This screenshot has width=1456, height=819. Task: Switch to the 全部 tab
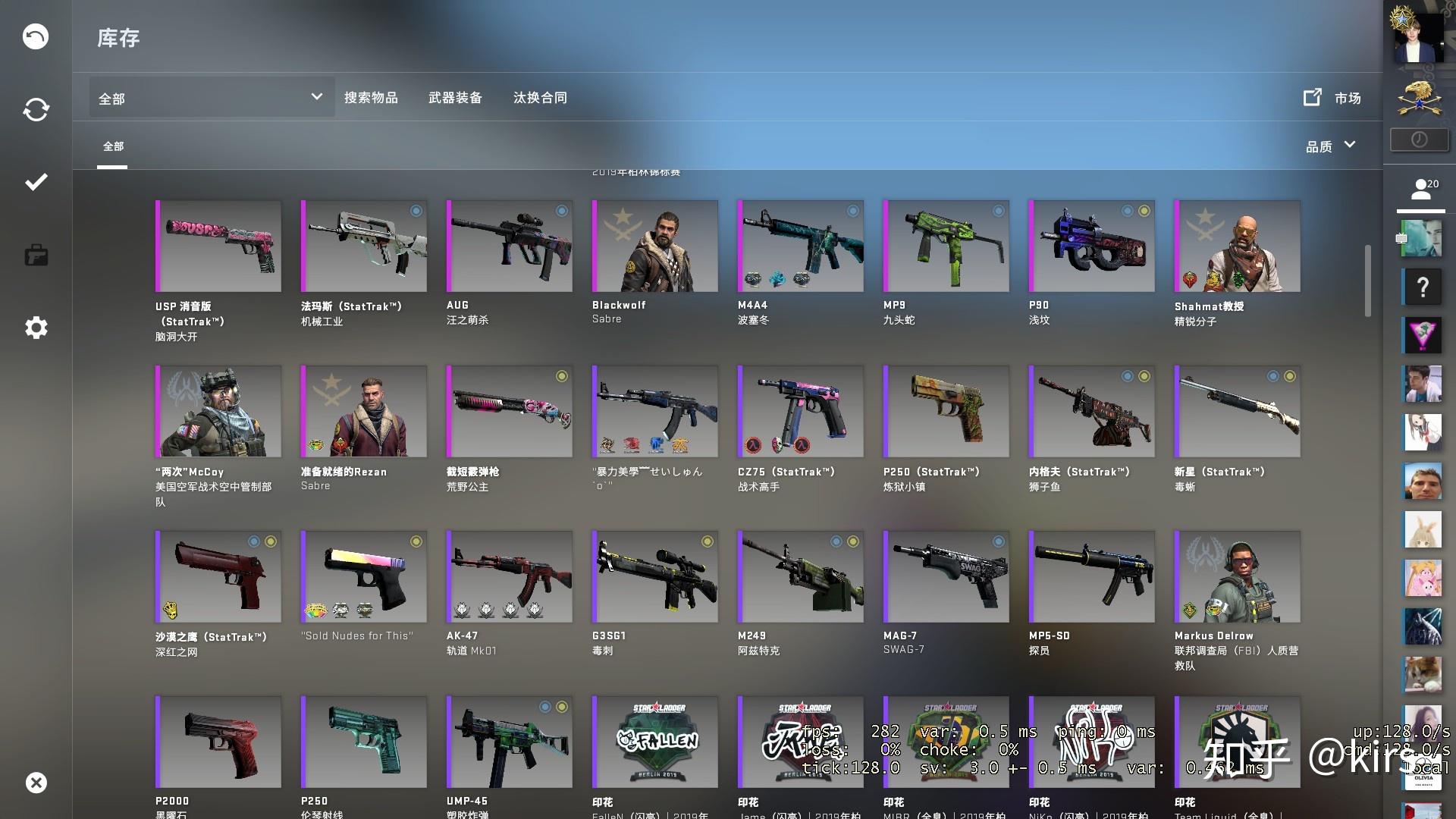[x=113, y=146]
